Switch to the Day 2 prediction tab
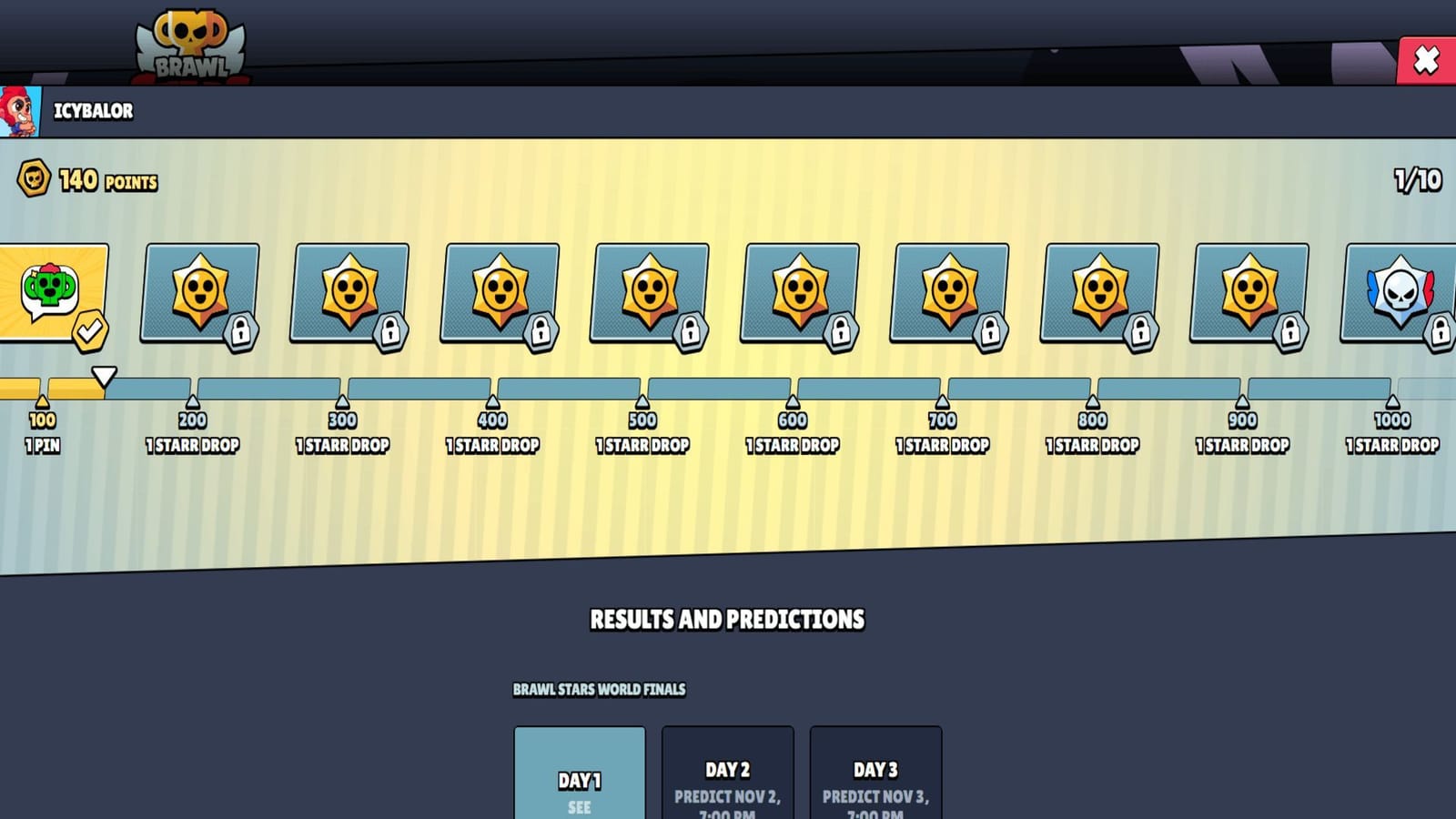1456x819 pixels. (x=727, y=773)
